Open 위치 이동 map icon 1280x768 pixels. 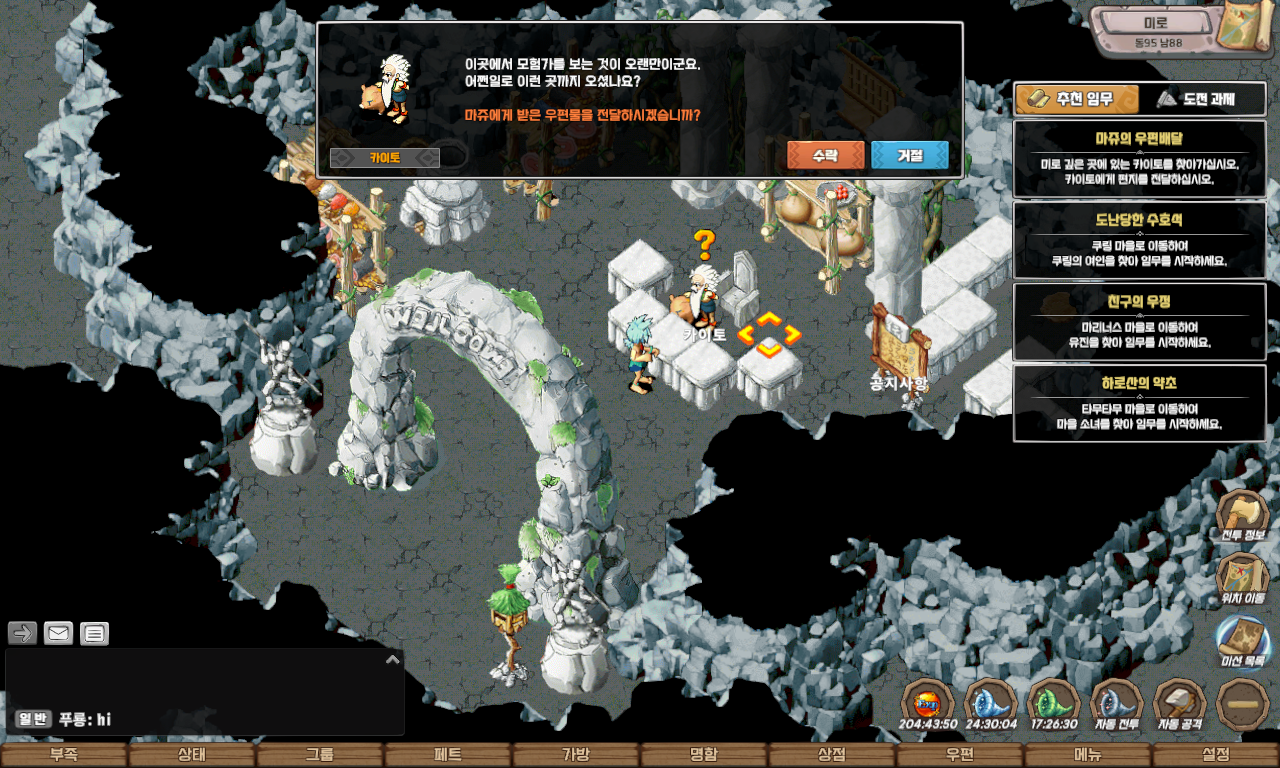point(1242,578)
